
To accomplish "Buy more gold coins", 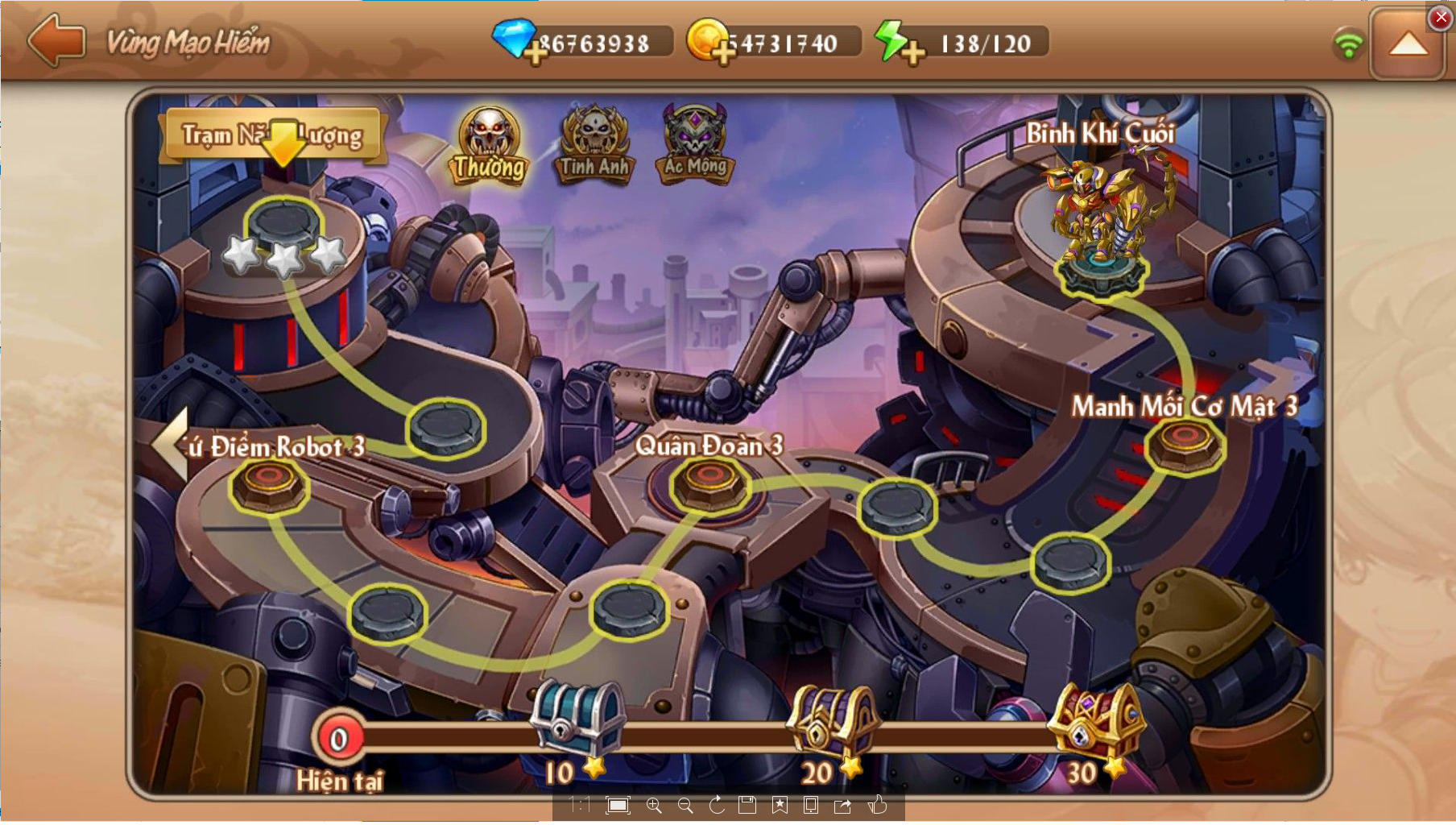I will point(723,53).
